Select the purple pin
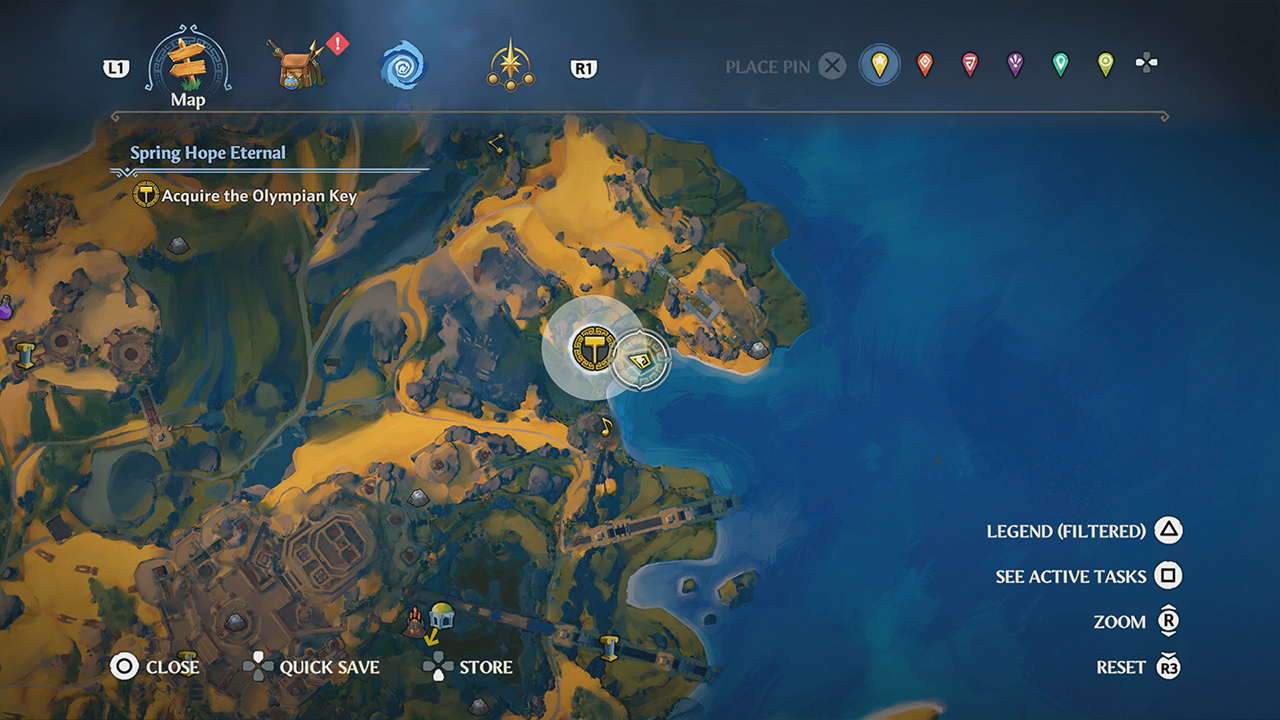The width and height of the screenshot is (1280, 720). coord(1015,66)
